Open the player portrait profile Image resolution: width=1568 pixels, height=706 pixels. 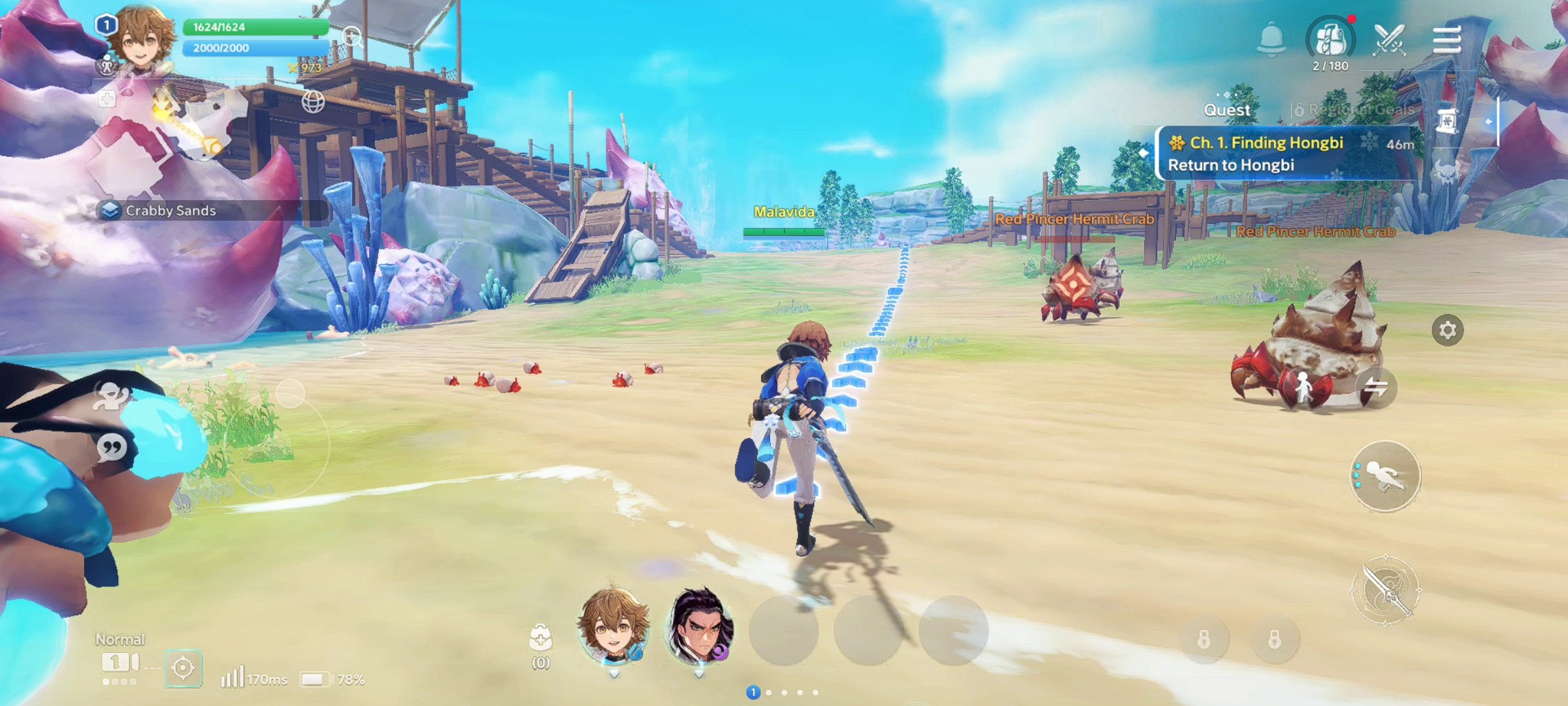point(140,38)
